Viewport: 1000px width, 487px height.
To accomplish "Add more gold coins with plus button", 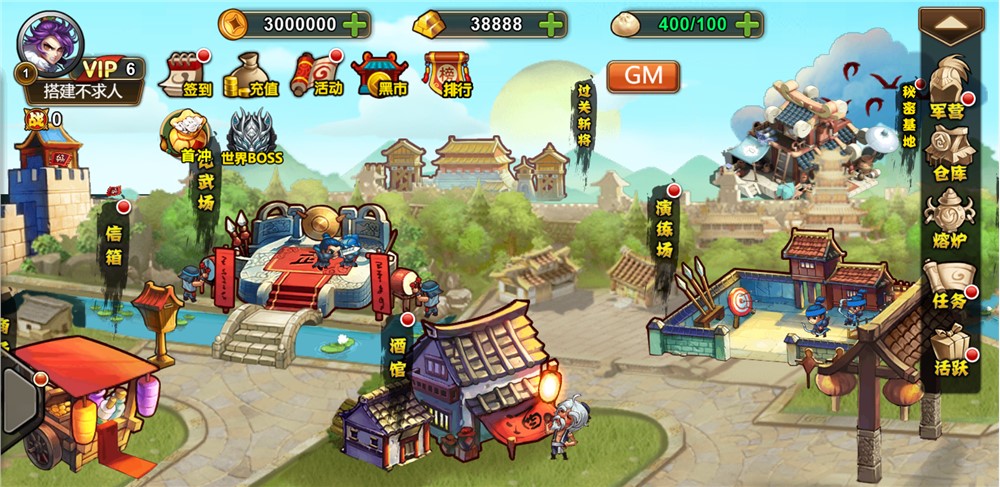I will point(354,23).
